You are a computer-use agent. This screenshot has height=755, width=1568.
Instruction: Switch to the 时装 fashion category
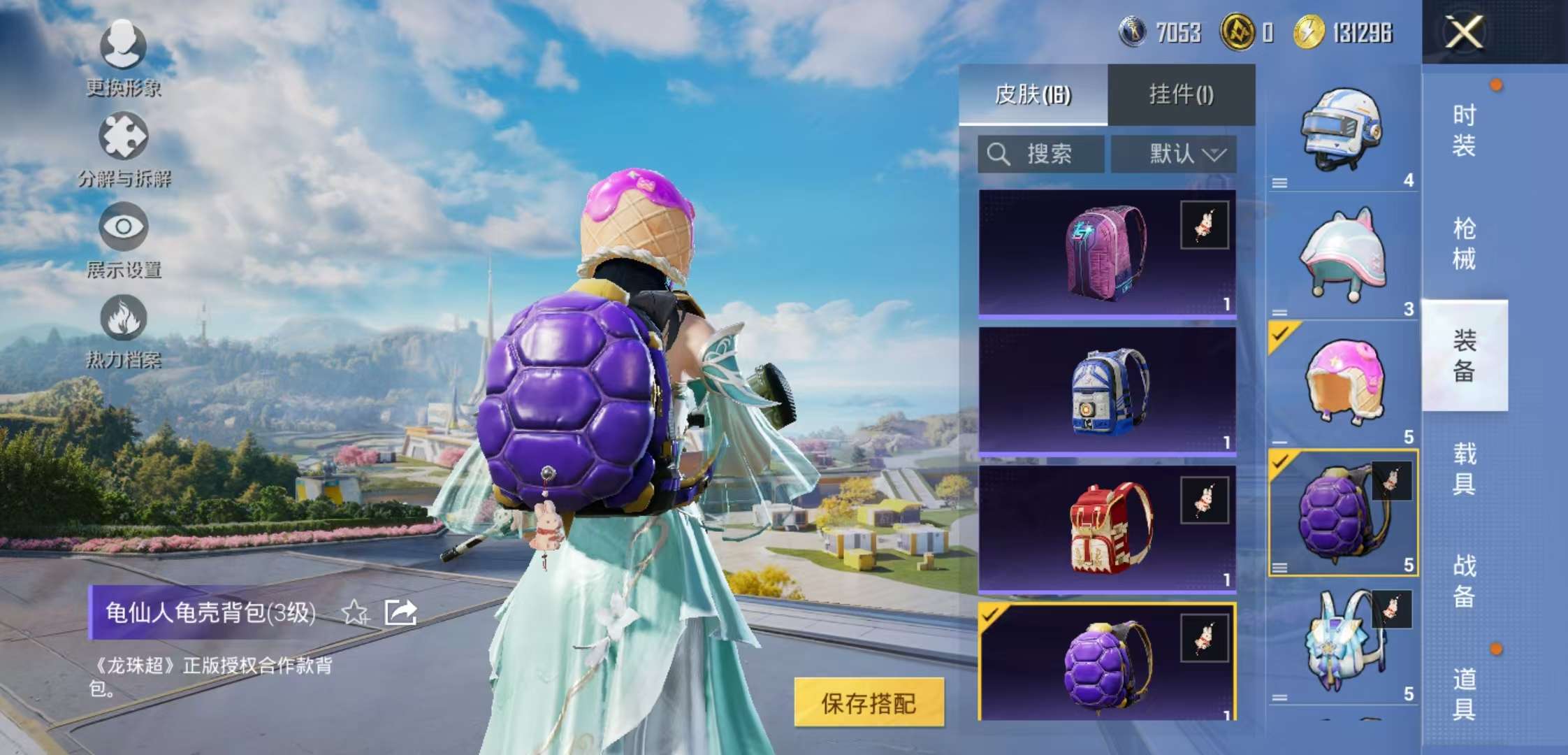click(x=1464, y=130)
